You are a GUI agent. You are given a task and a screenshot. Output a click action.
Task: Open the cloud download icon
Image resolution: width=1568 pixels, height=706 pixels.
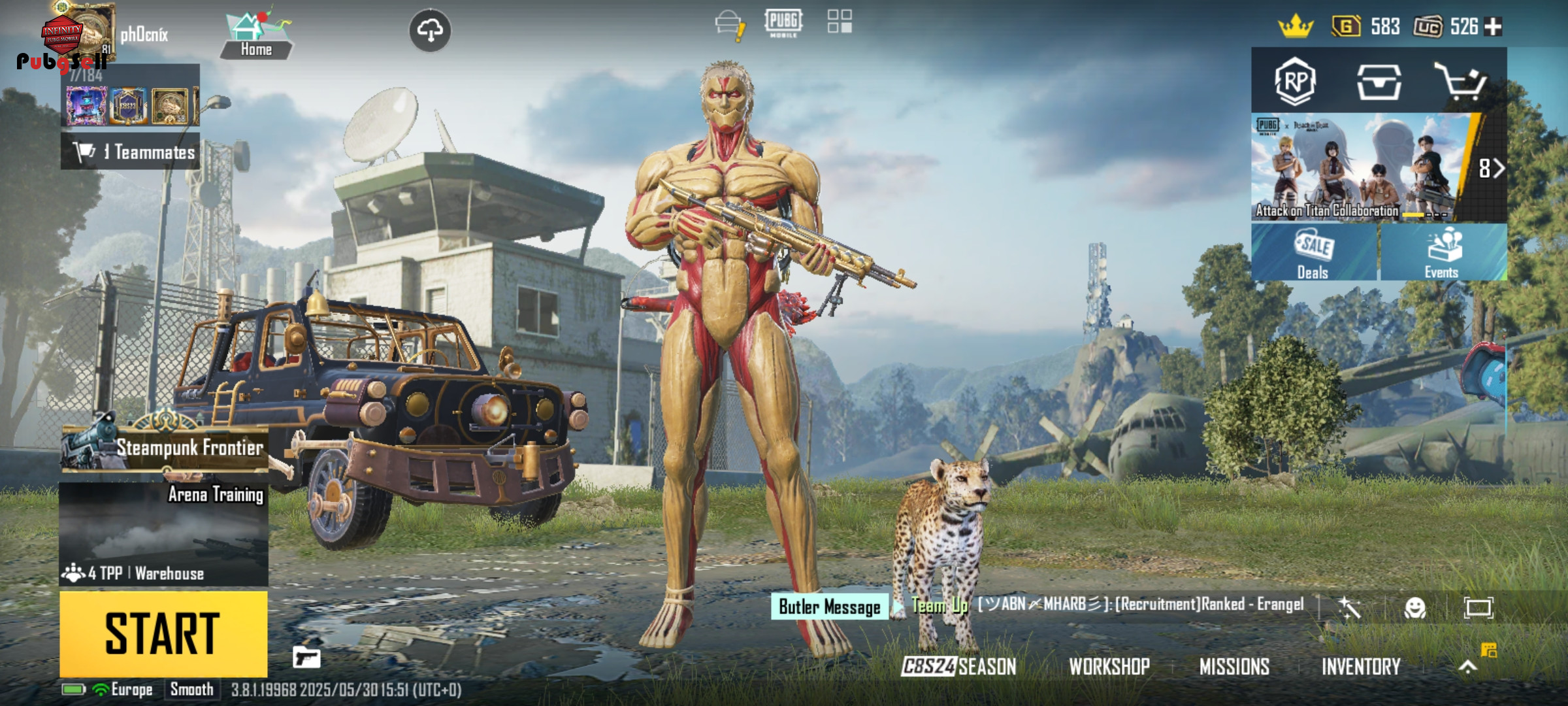(x=429, y=30)
